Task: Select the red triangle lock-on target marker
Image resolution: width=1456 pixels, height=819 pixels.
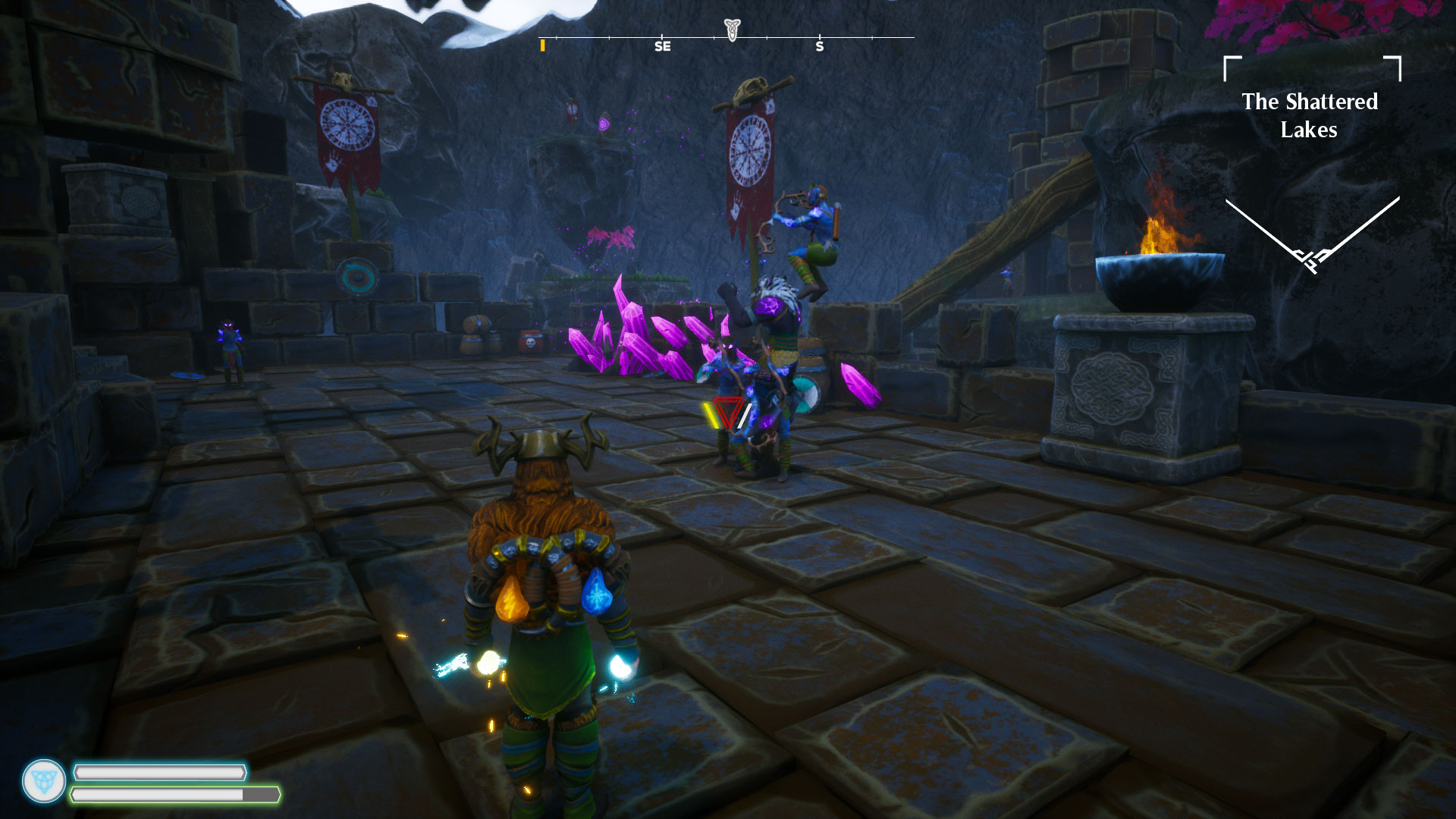Action: coord(730,414)
